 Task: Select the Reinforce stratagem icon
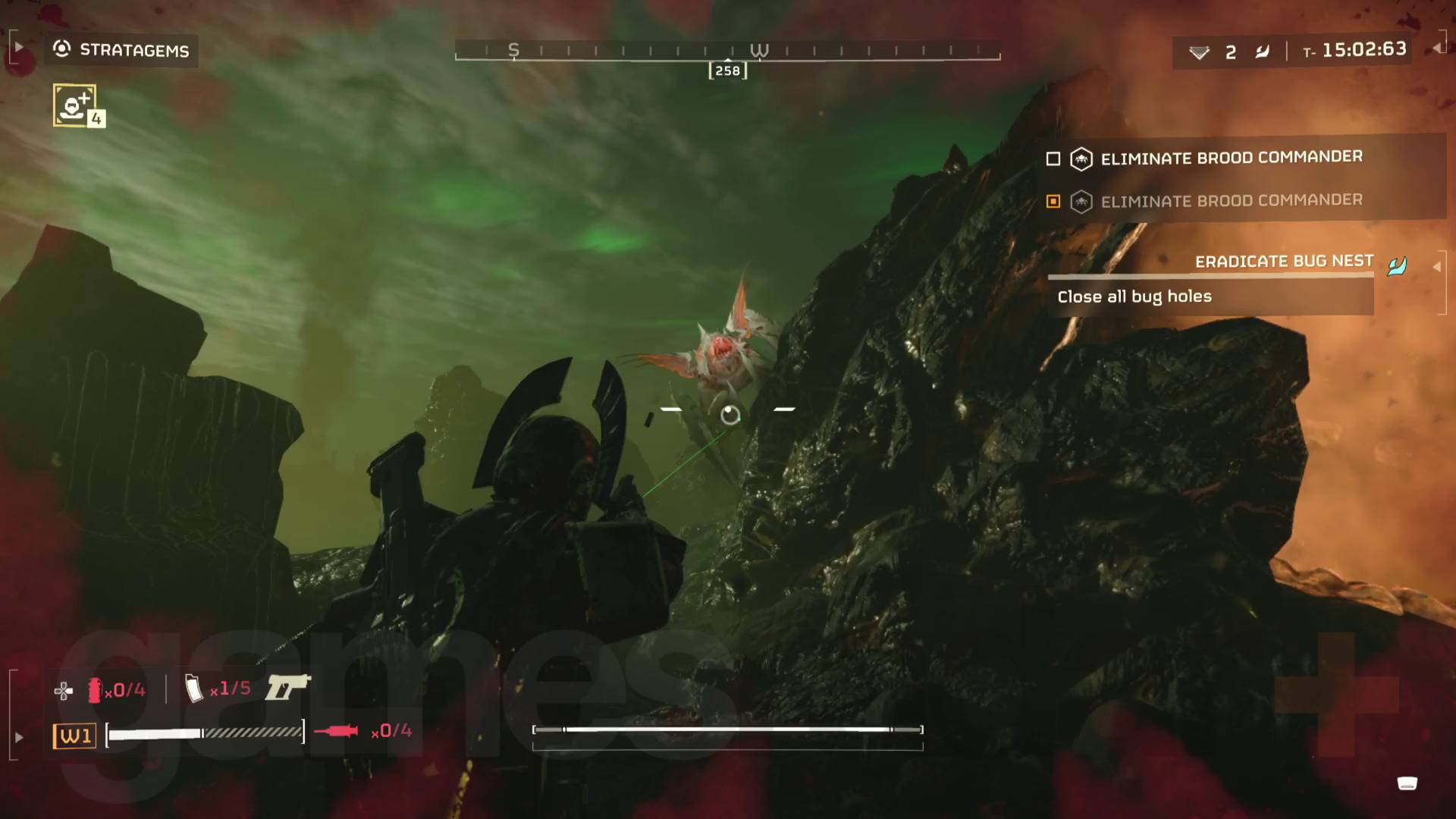(x=75, y=105)
